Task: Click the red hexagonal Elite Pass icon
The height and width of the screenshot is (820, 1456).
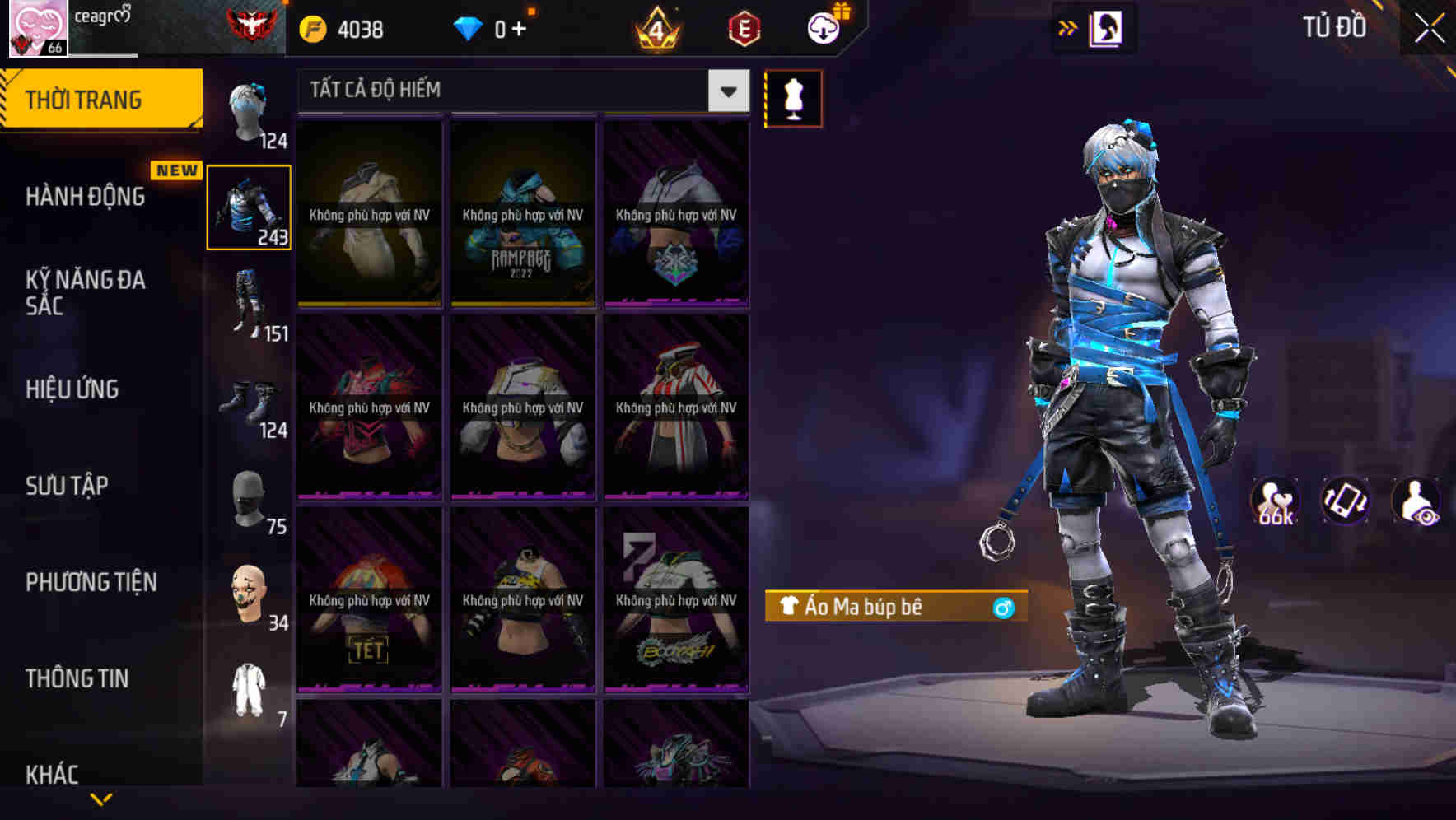Action: pos(743,28)
